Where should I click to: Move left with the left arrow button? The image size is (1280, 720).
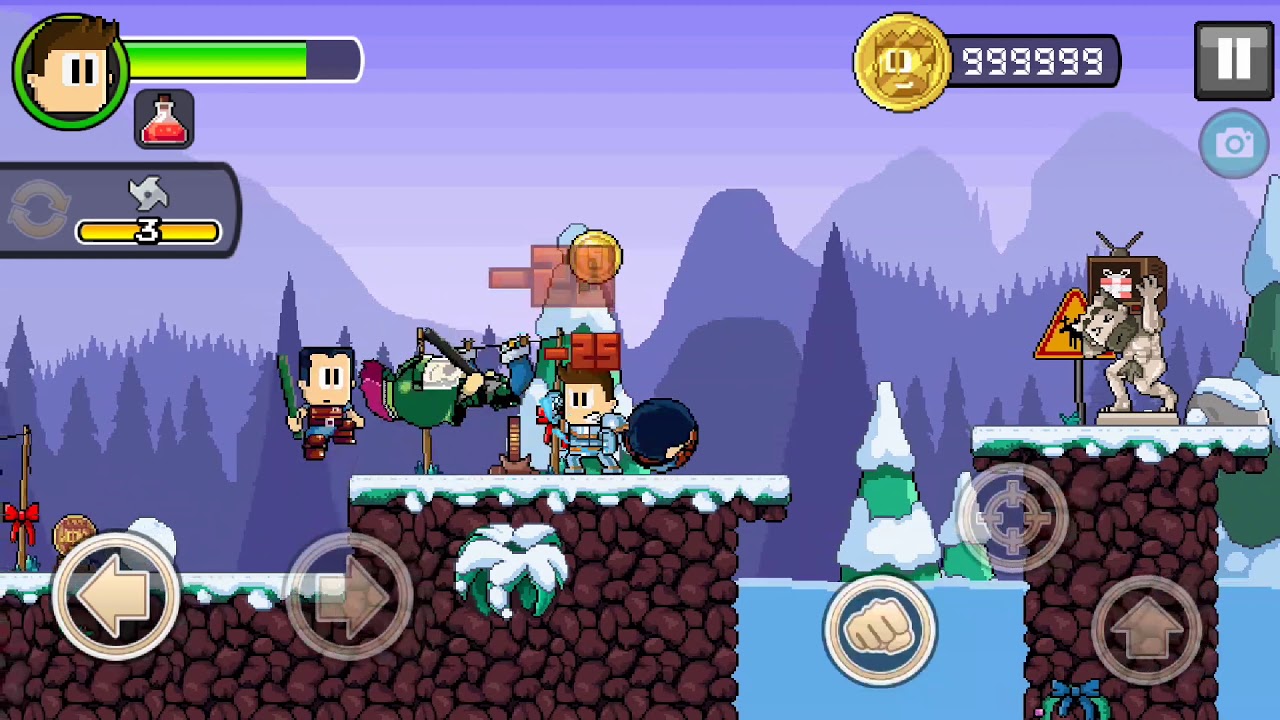[115, 598]
